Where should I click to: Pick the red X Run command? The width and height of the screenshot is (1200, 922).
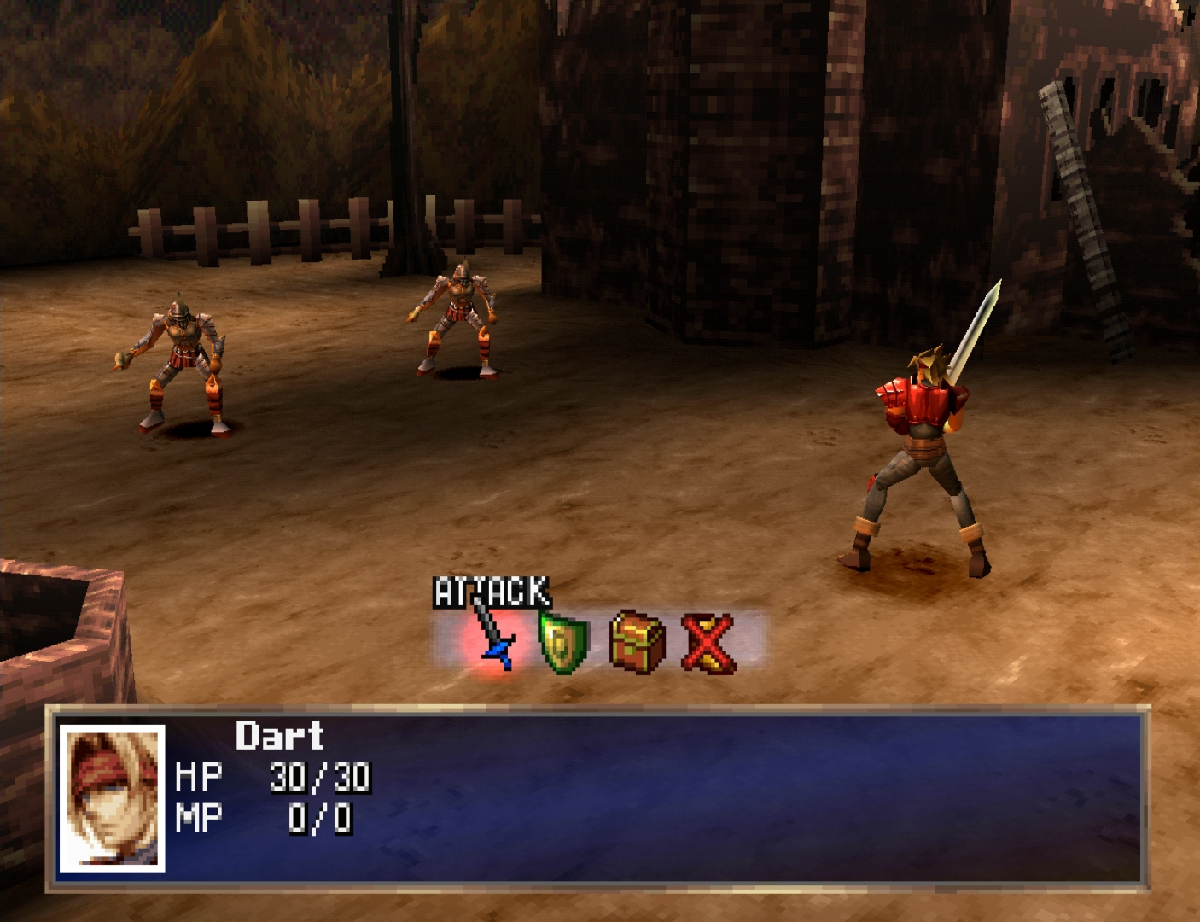pos(709,642)
